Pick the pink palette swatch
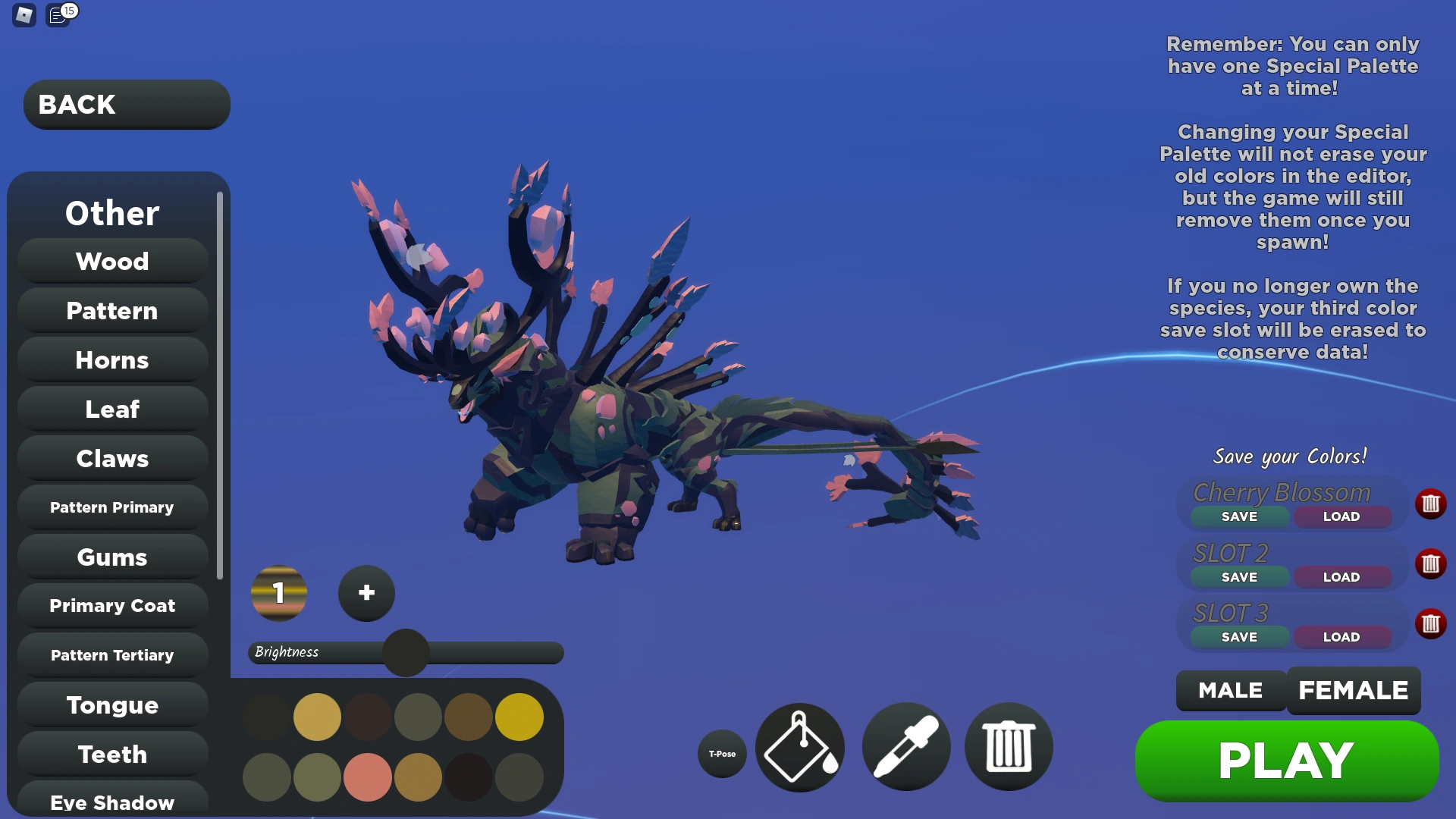The image size is (1456, 819). (x=367, y=777)
